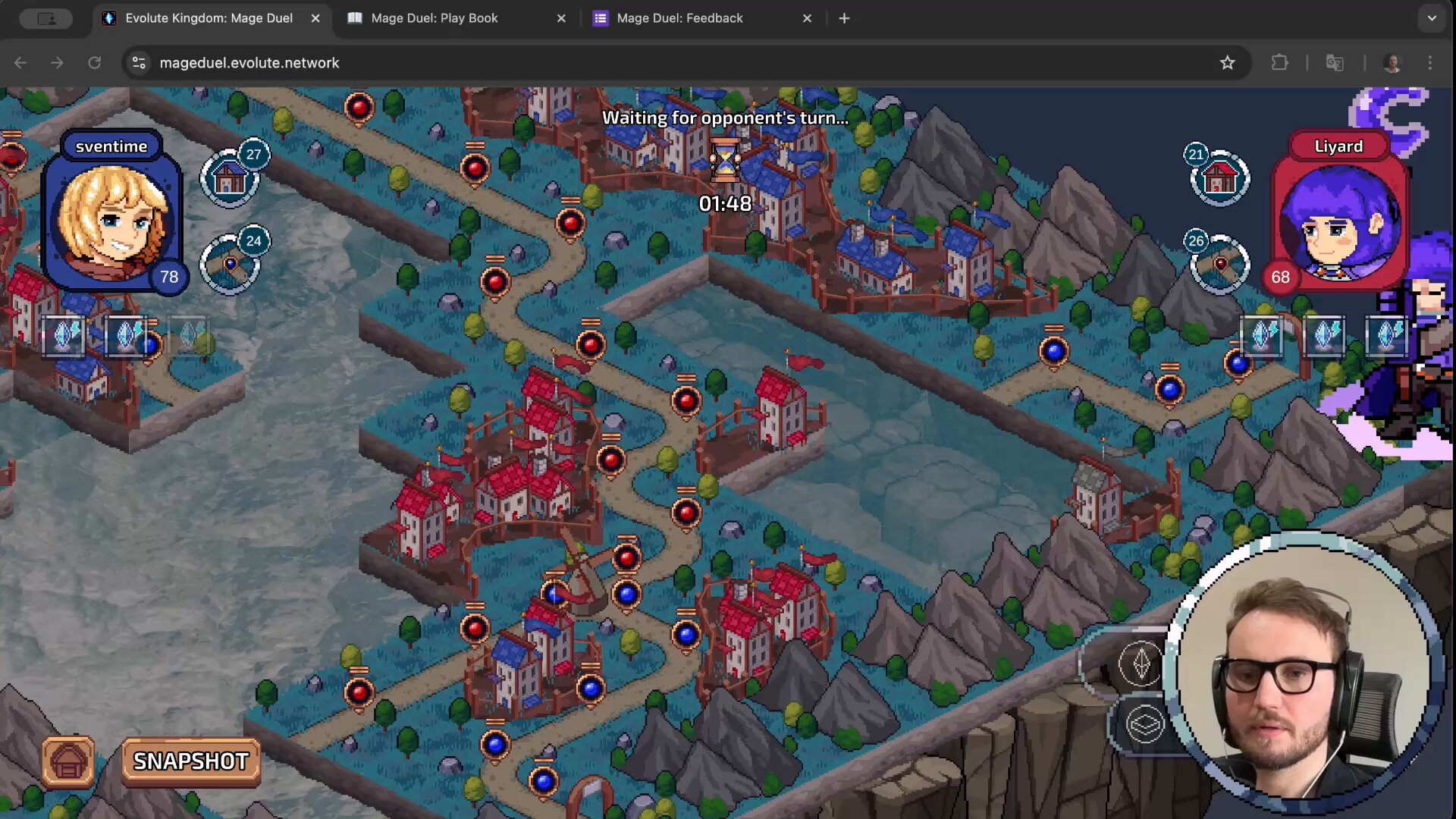The width and height of the screenshot is (1456, 819).
Task: Switch to the Mage Duel: Feedback tab
Action: [679, 18]
